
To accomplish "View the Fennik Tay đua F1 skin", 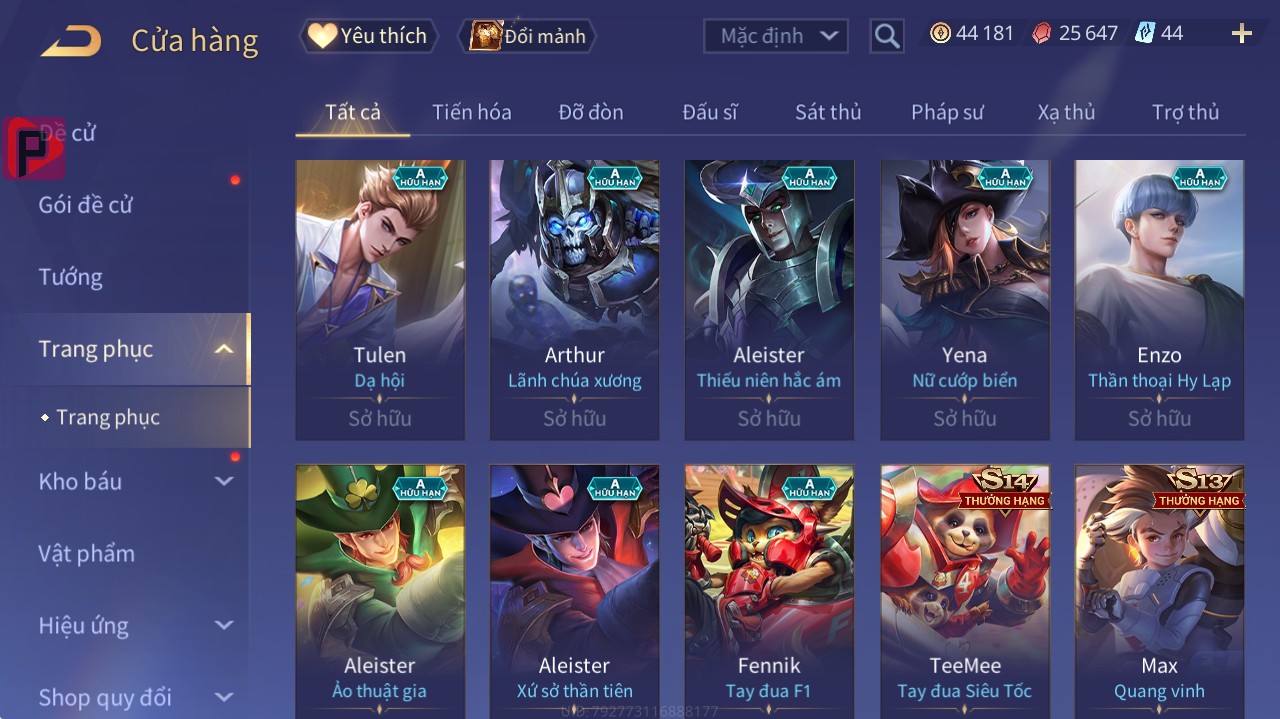I will point(769,590).
